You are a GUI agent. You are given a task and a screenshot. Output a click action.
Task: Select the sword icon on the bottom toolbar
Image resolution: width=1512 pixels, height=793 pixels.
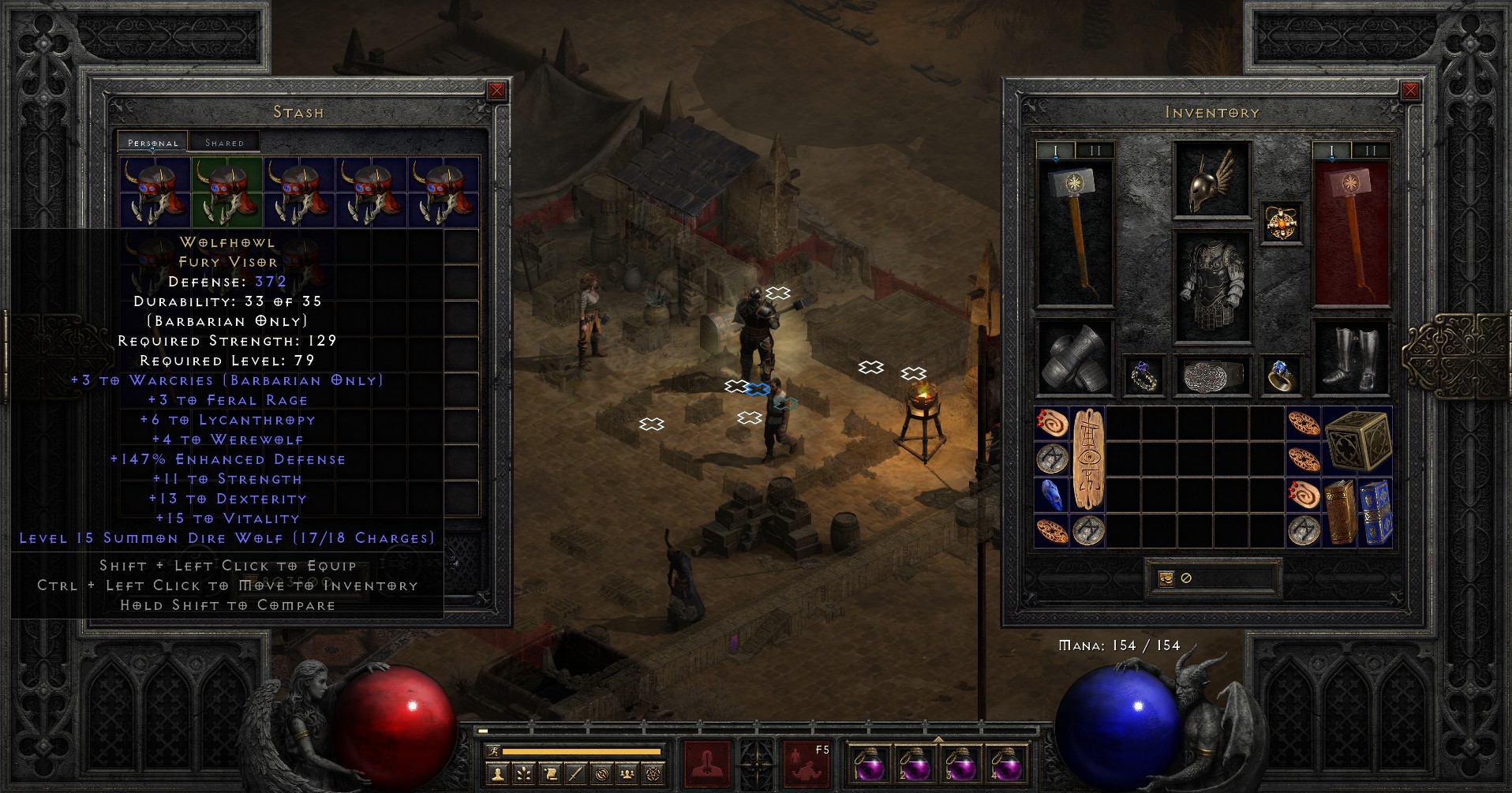tap(575, 772)
